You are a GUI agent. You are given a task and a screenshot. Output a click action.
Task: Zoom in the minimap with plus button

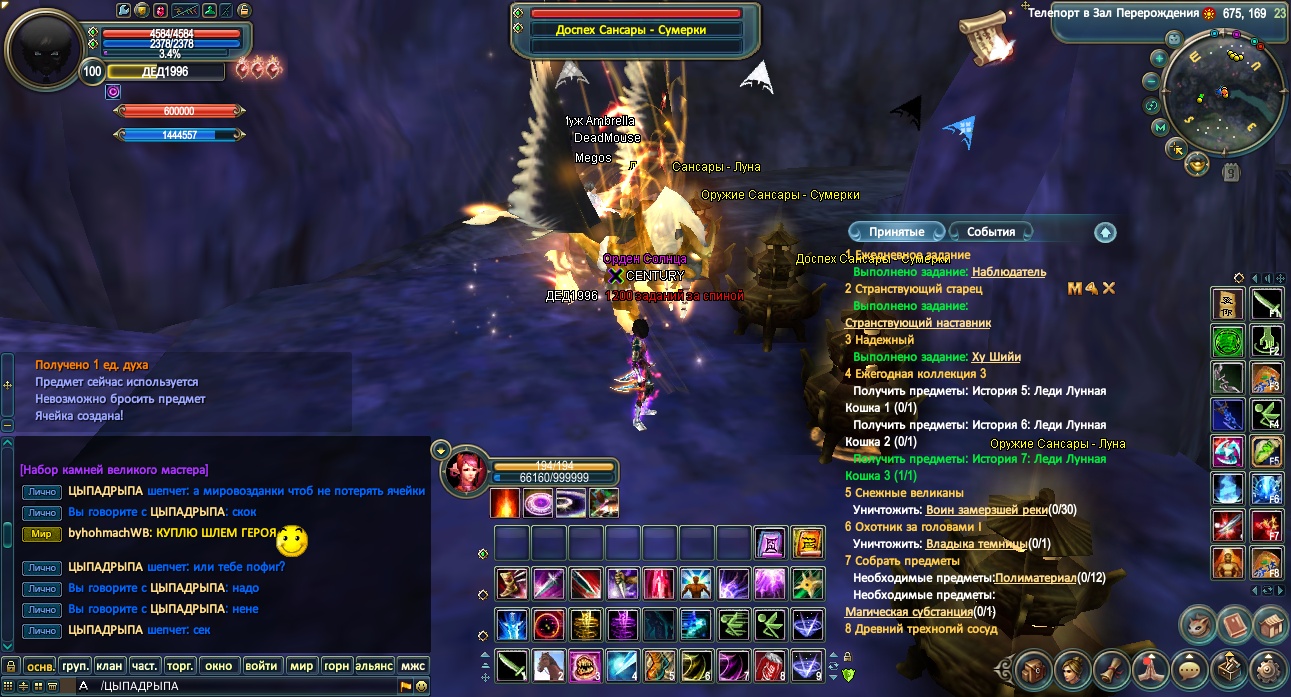coord(1158,58)
